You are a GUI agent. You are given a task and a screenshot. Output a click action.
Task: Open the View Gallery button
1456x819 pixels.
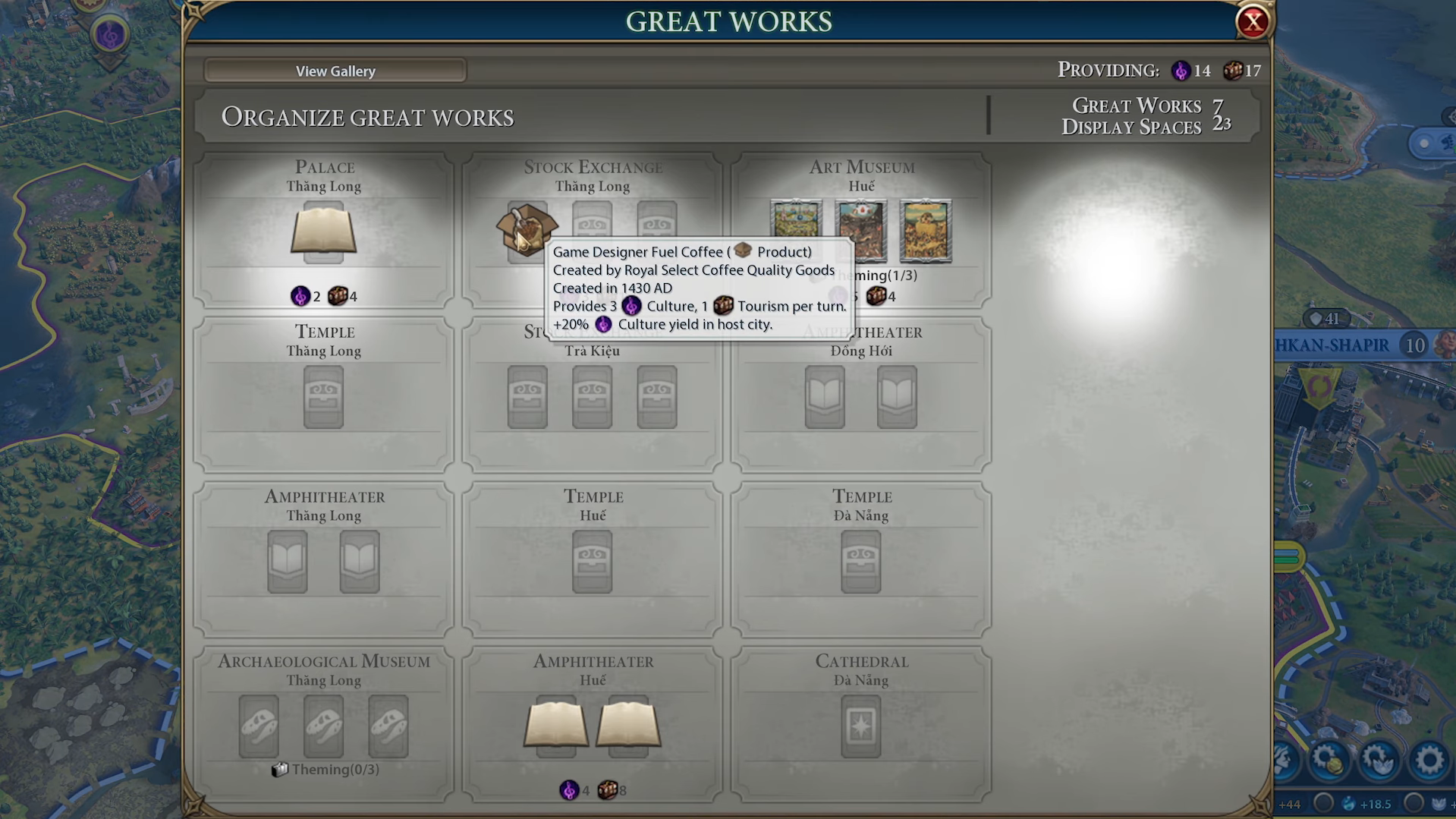(x=335, y=71)
